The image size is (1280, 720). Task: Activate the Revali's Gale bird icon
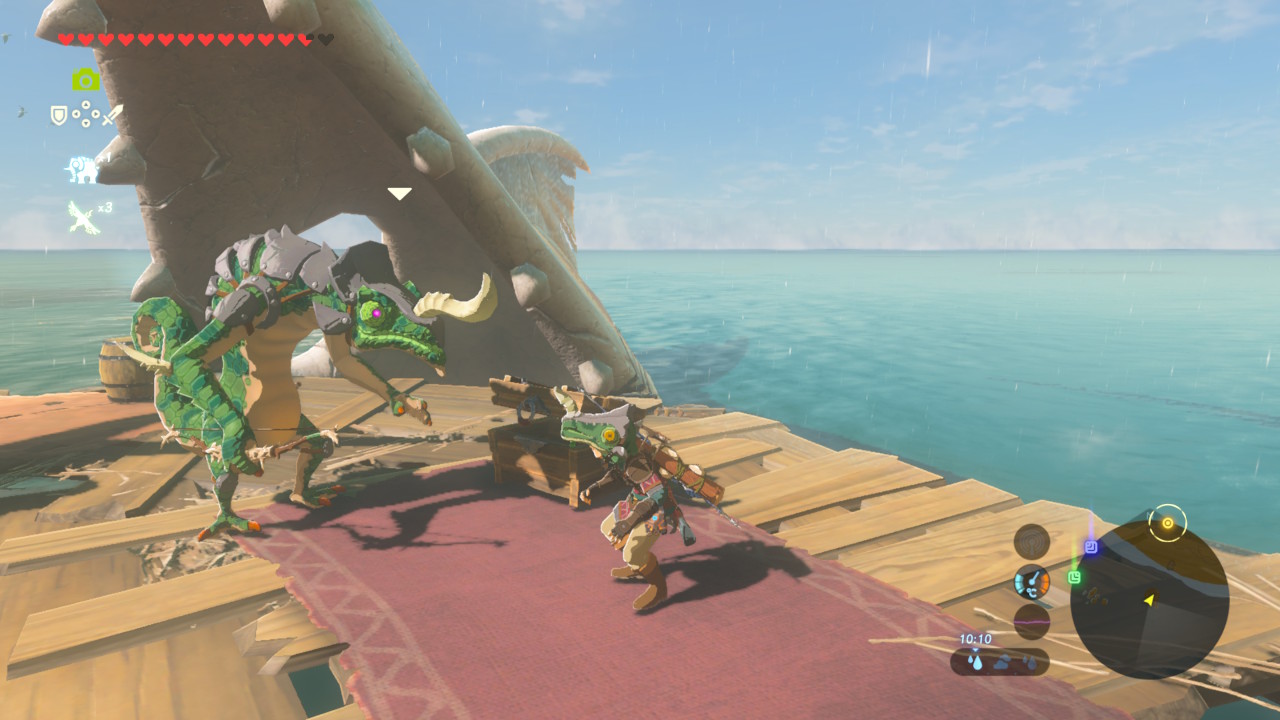tap(83, 217)
